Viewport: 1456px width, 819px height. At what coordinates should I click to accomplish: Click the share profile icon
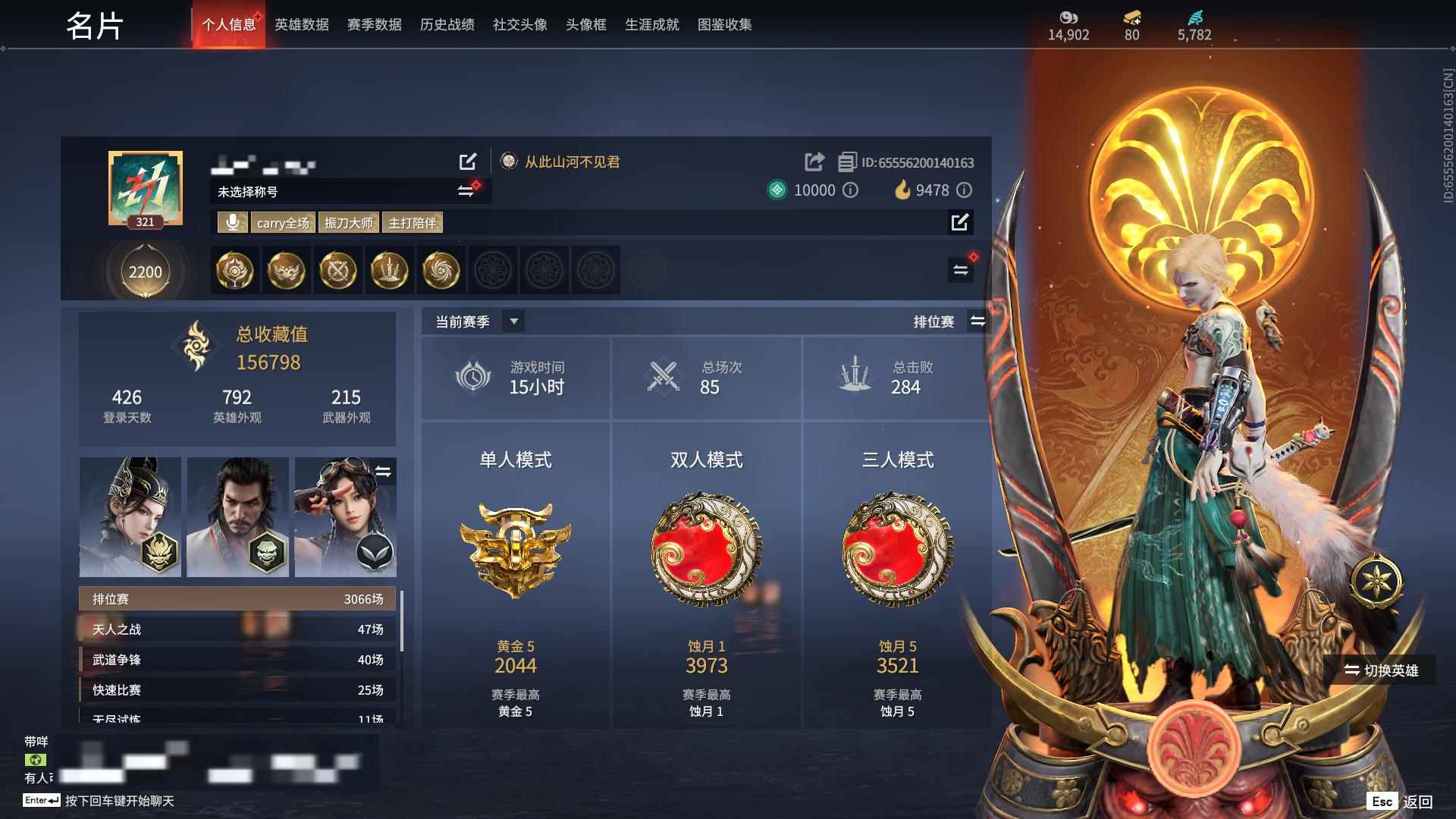click(814, 161)
